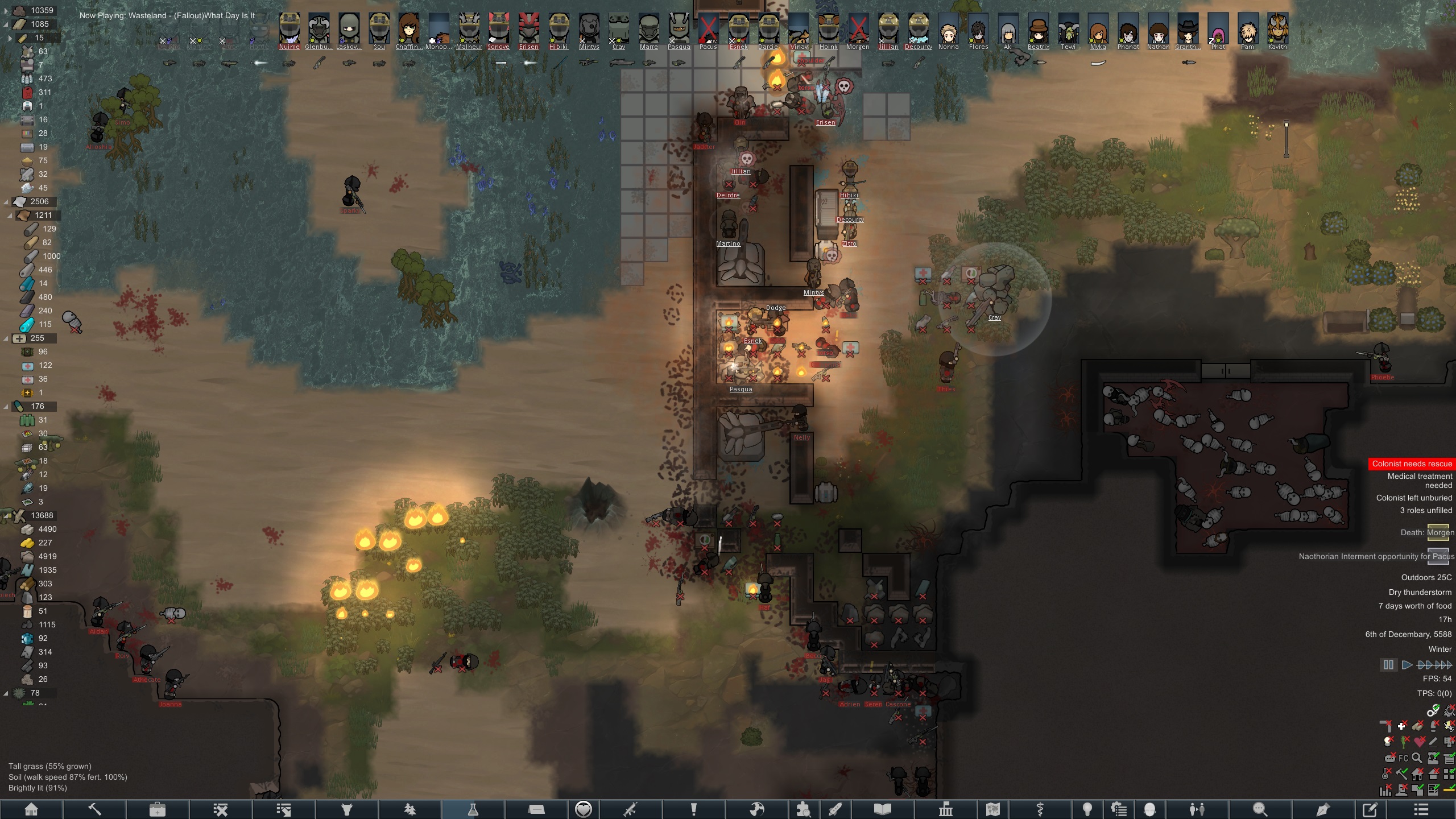This screenshot has width=1456, height=819.
Task: Open the World globe tab
Action: (756, 809)
